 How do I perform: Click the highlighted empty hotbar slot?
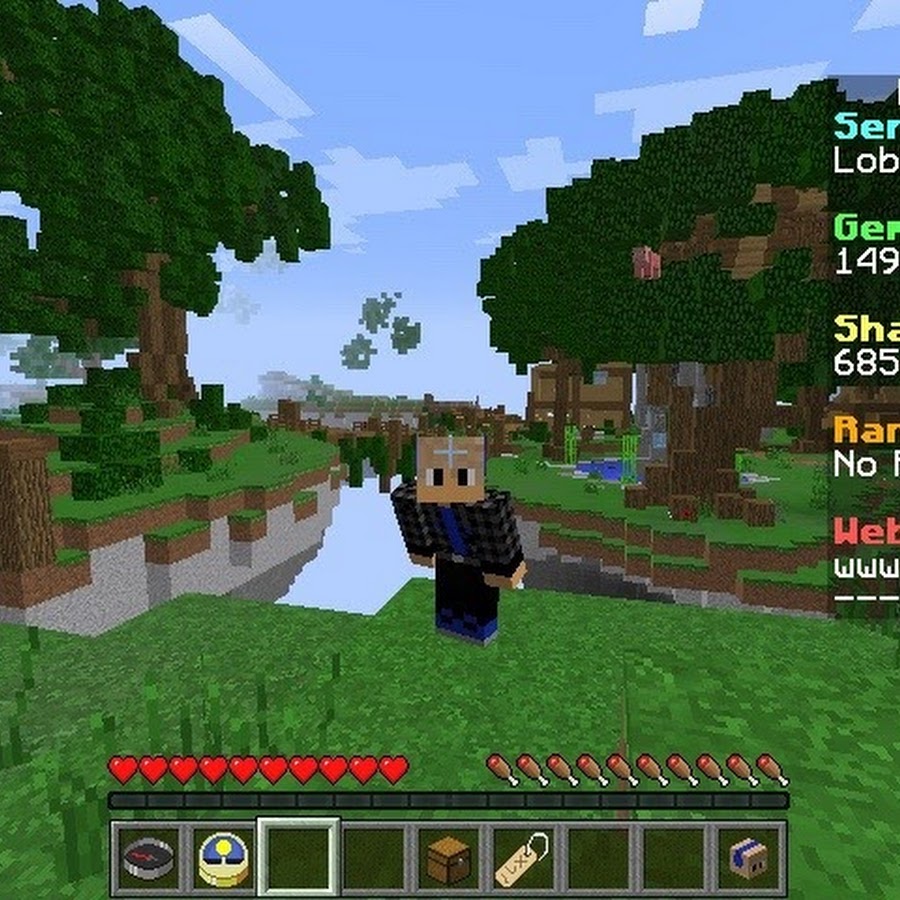298,858
